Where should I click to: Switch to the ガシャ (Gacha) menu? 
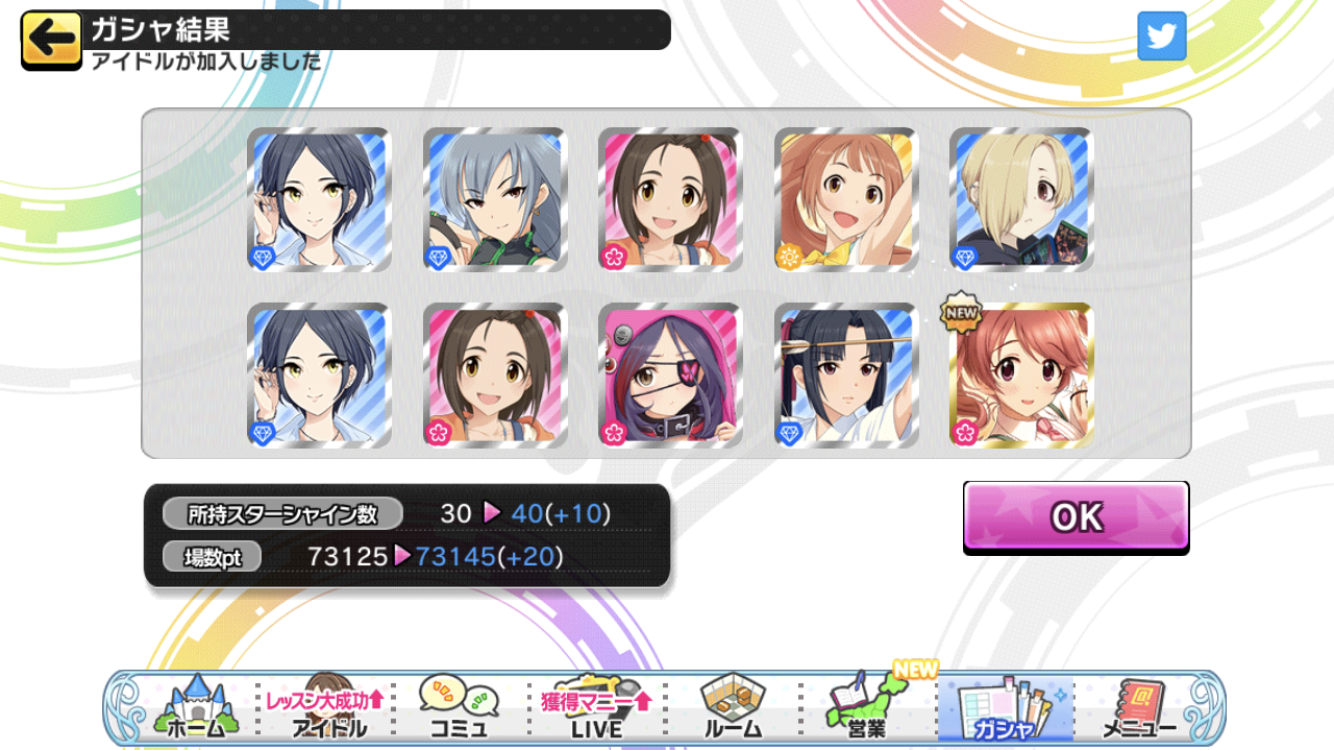click(1004, 708)
